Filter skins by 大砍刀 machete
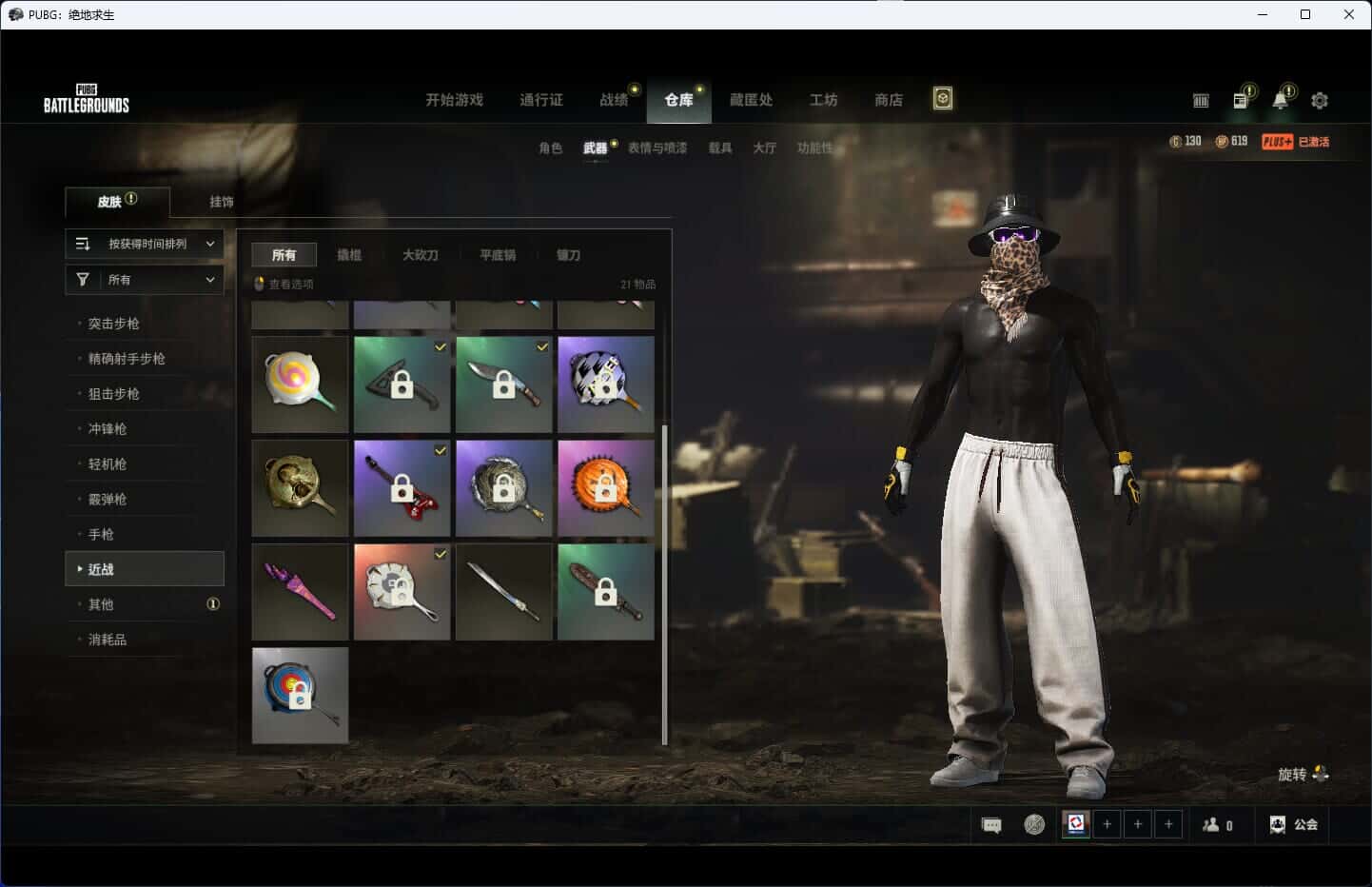This screenshot has width=1372, height=887. tap(420, 255)
